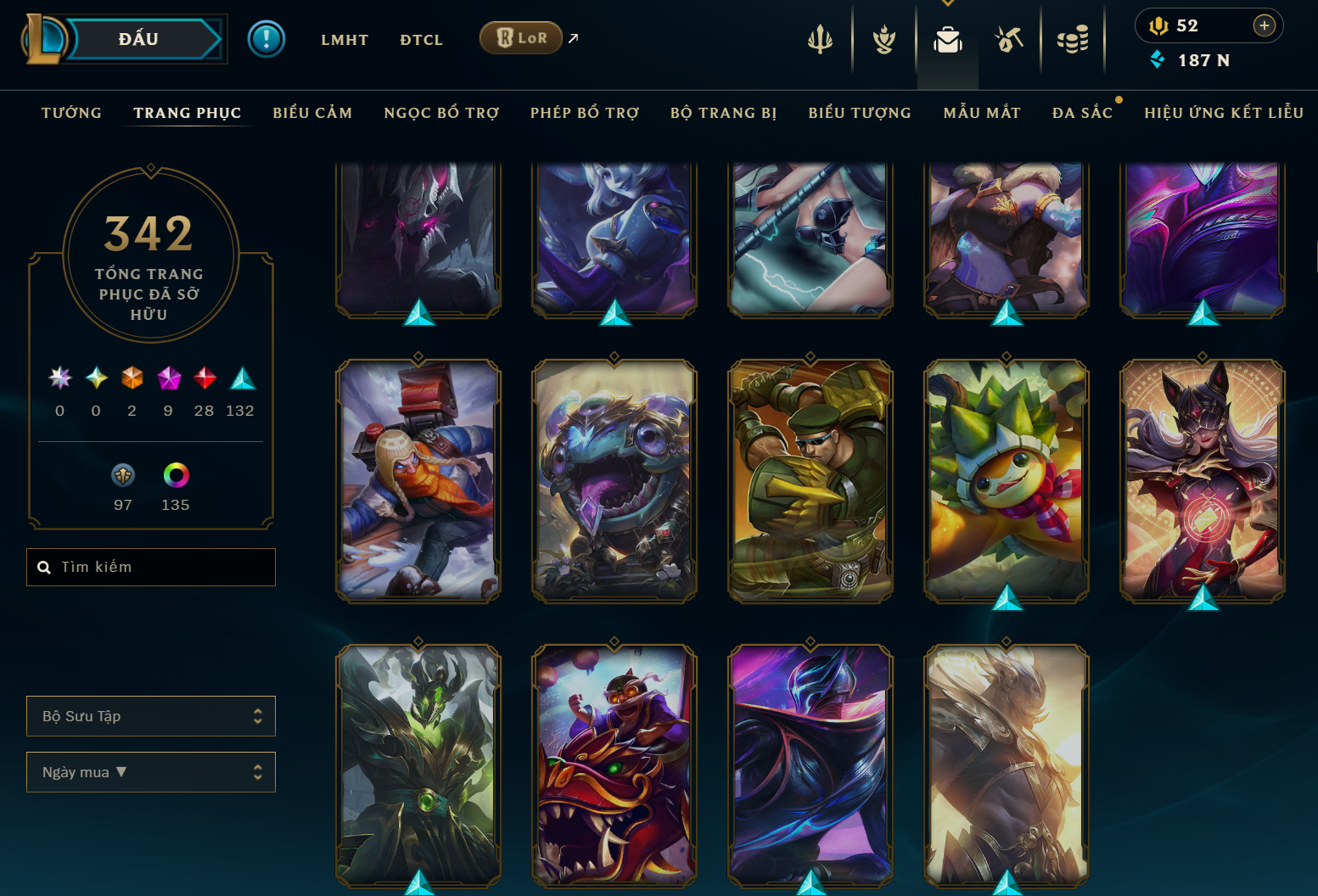The width and height of the screenshot is (1318, 896).
Task: Switch to the TƯỚNG tab
Action: click(71, 113)
